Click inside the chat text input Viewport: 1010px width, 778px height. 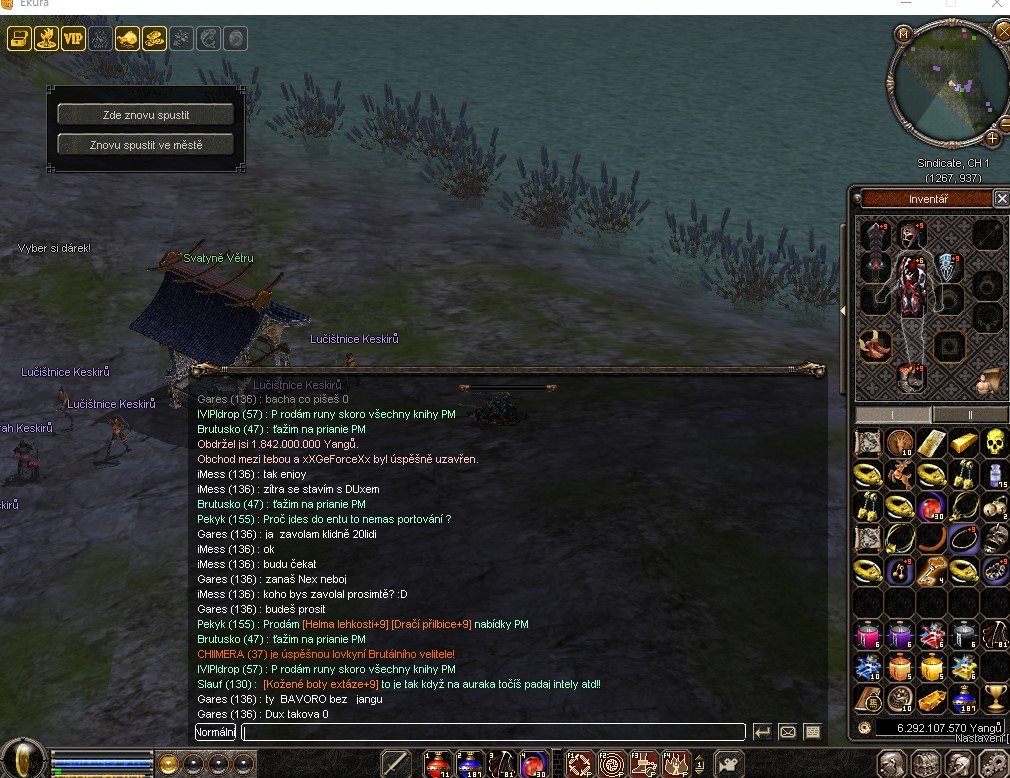[x=495, y=732]
